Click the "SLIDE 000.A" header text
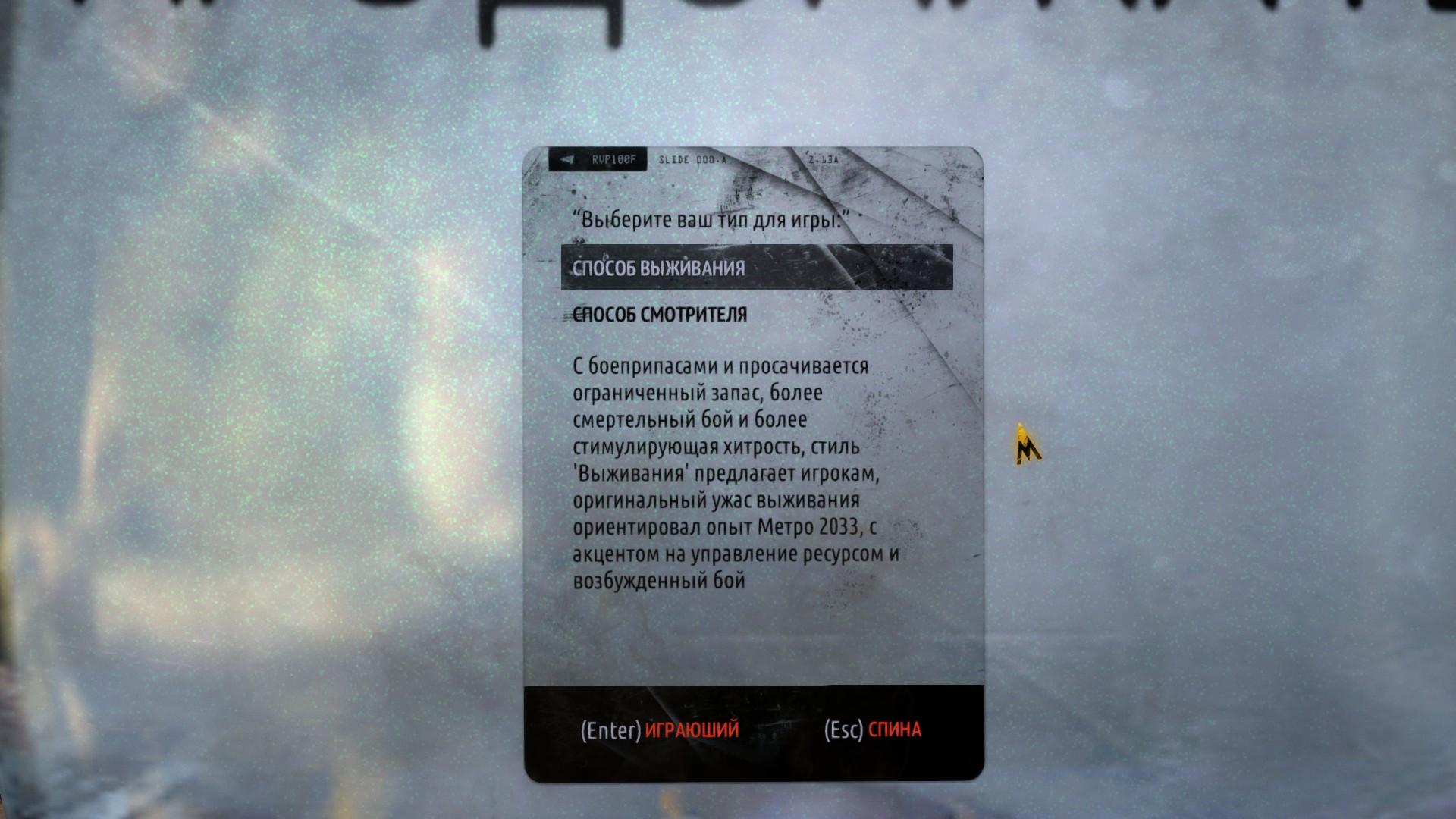1456x819 pixels. pos(693,160)
